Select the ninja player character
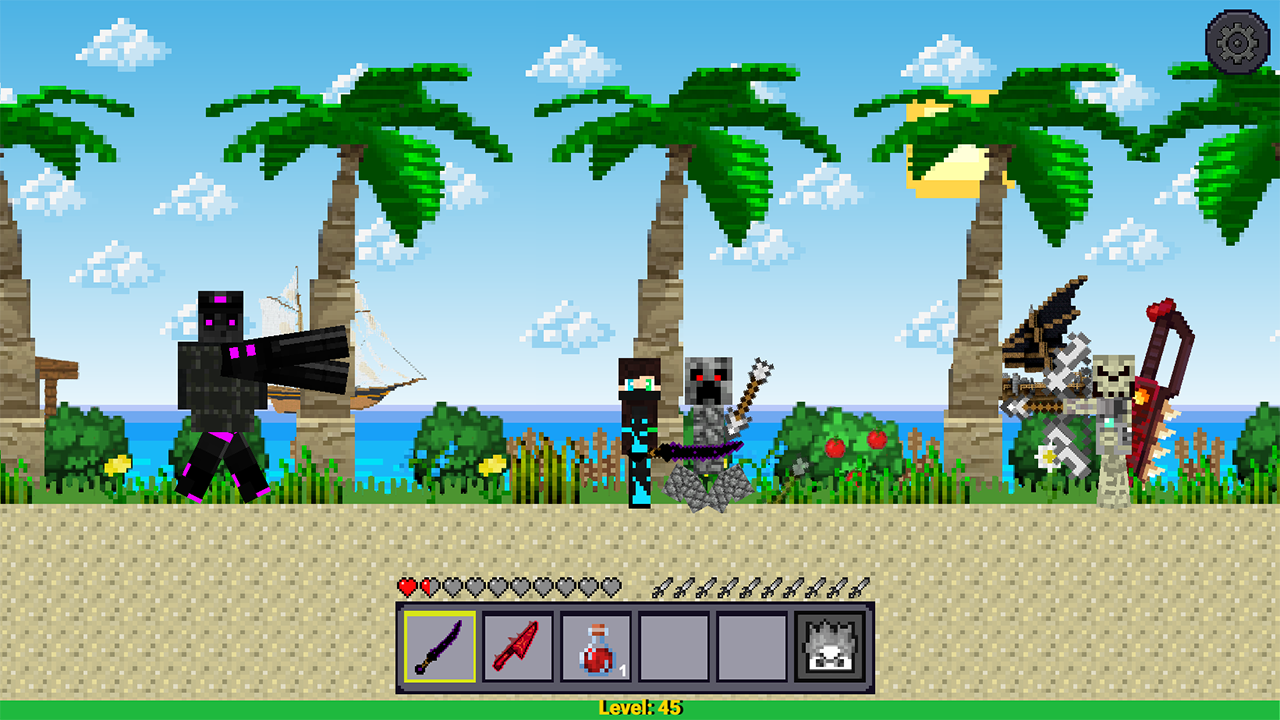 pyautogui.click(x=640, y=420)
